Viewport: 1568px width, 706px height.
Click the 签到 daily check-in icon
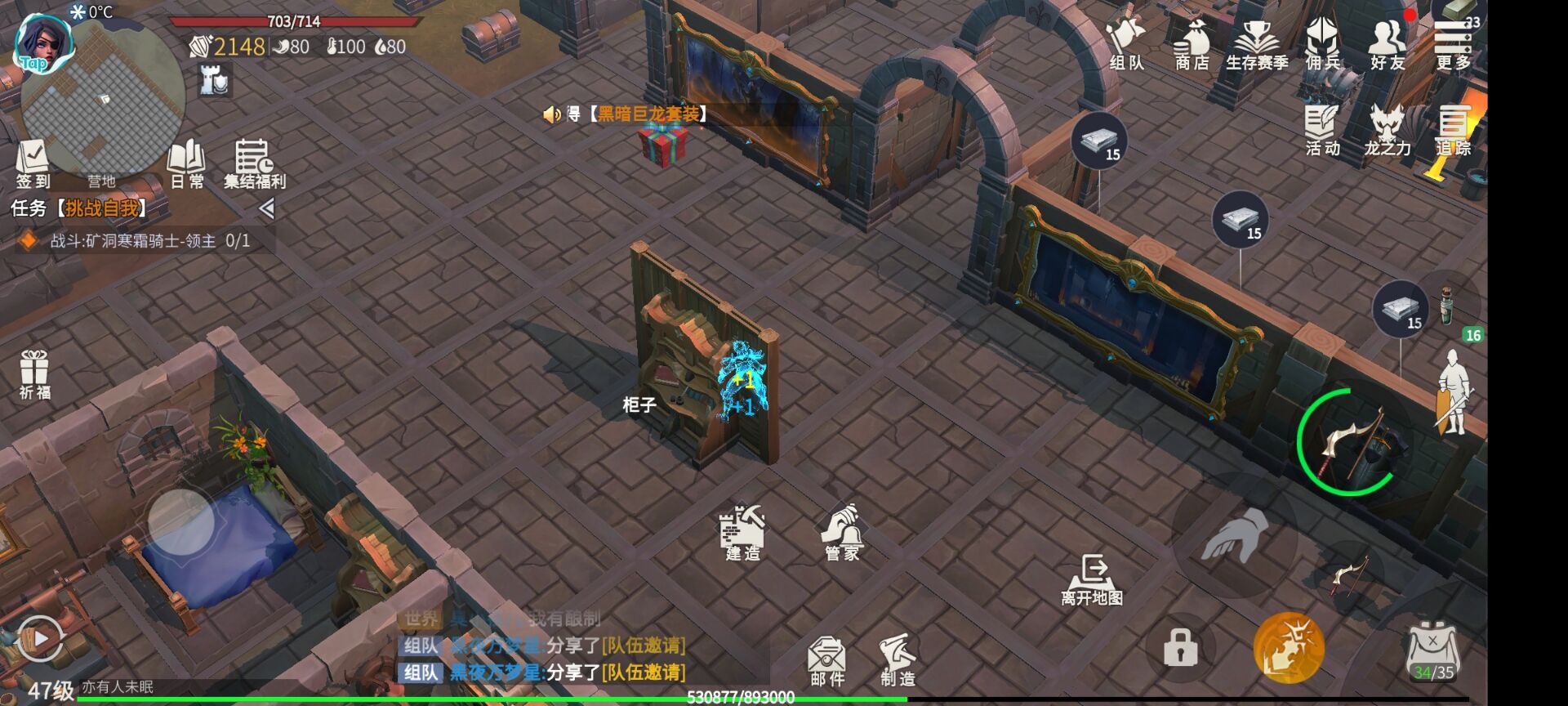click(x=33, y=163)
